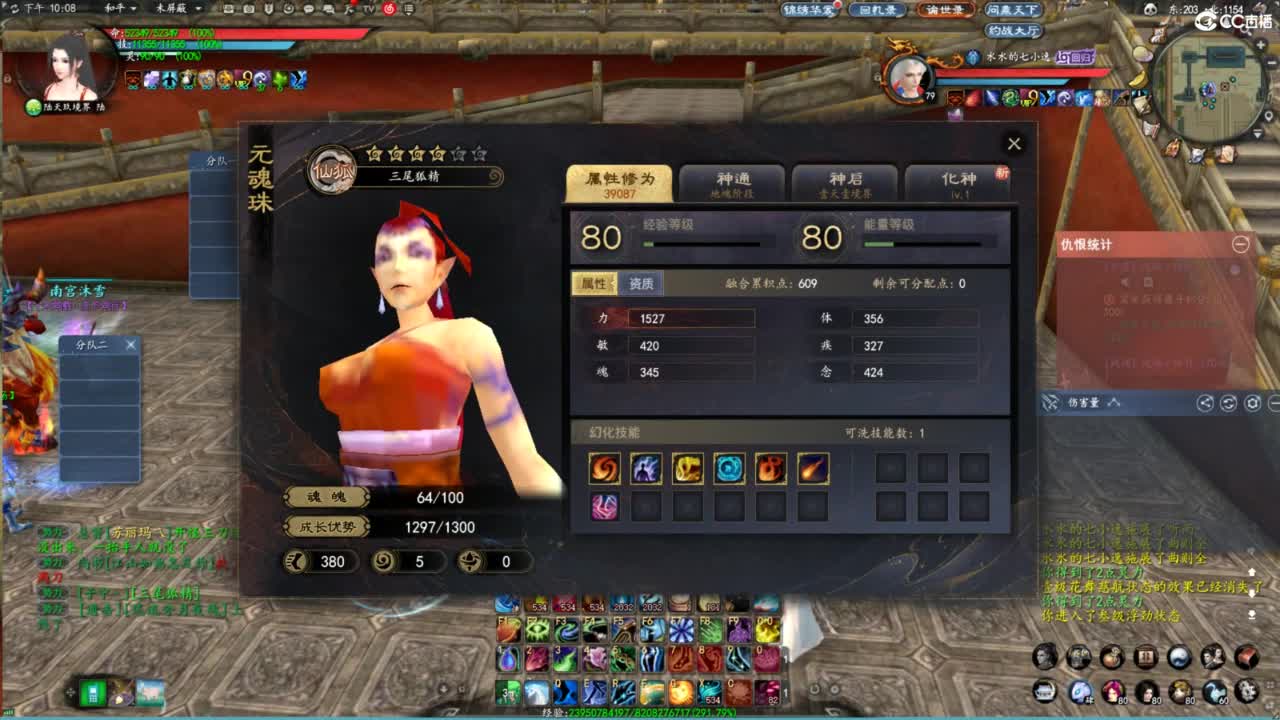Open the 约战大厅 button below 问鼎天下

[x=1012, y=29]
